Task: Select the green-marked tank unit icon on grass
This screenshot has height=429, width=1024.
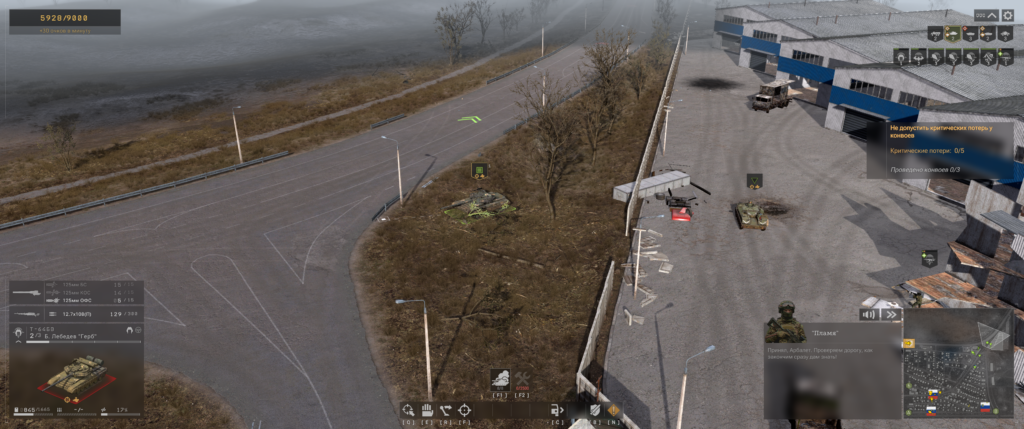Action: click(x=480, y=170)
